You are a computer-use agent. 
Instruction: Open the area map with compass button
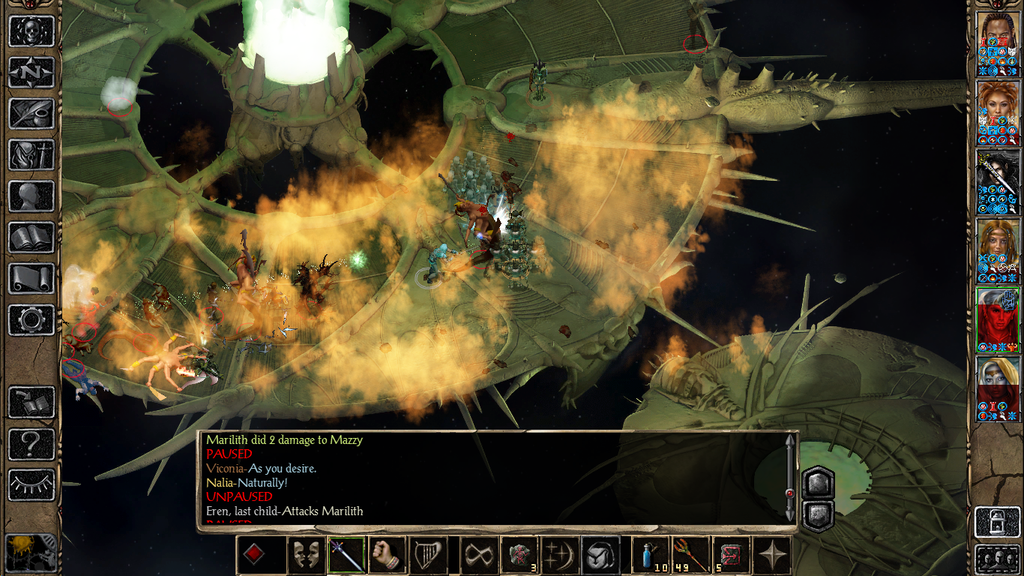(31, 72)
